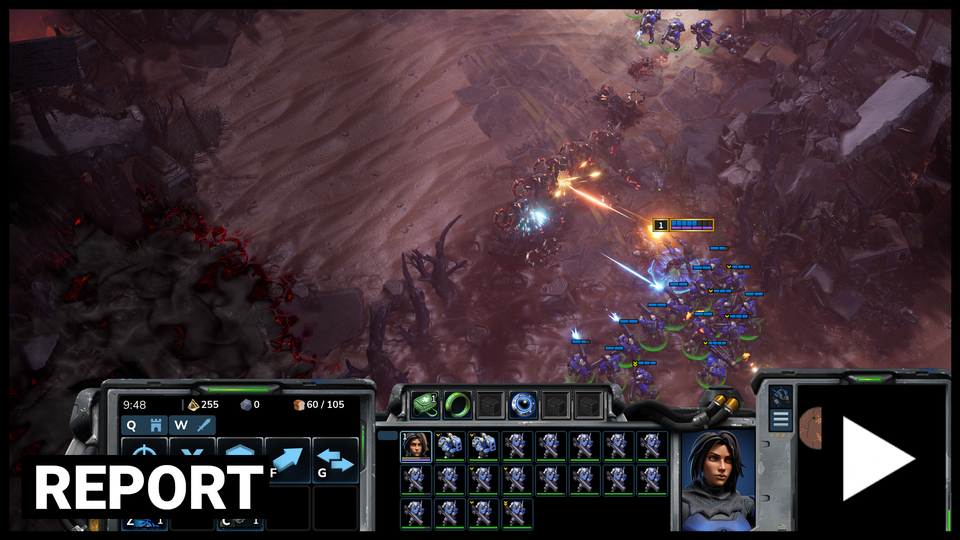Select the hero portrait in the selection grid
The width and height of the screenshot is (960, 540).
point(416,446)
